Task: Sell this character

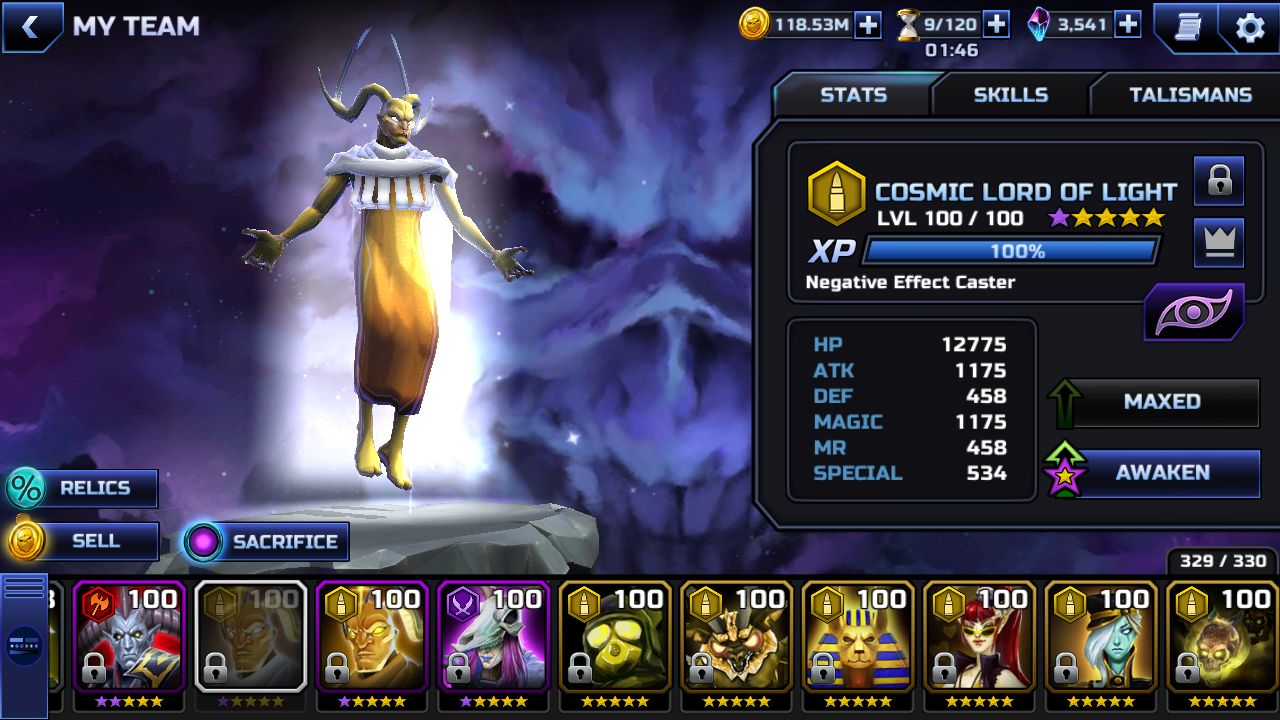Action: 84,541
